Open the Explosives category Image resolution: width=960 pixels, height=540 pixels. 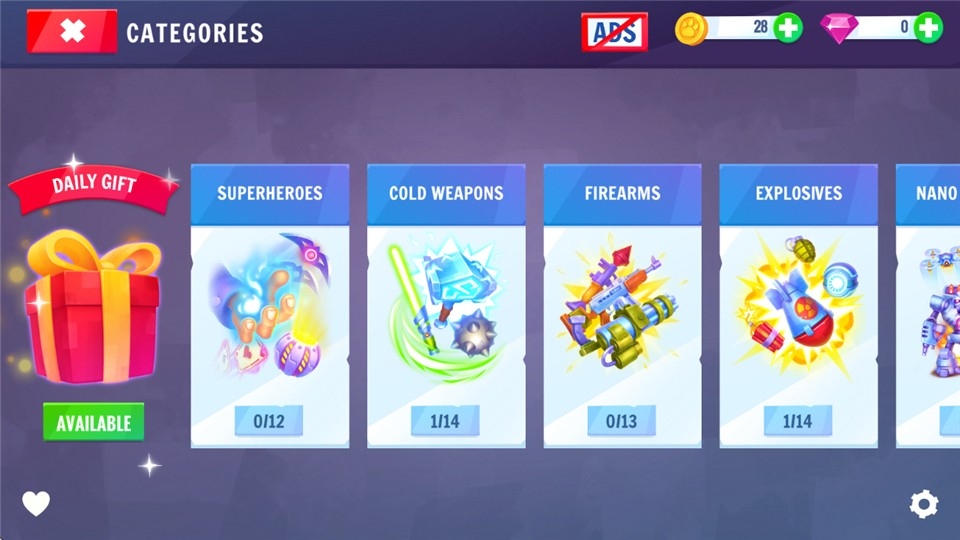pyautogui.click(x=798, y=306)
